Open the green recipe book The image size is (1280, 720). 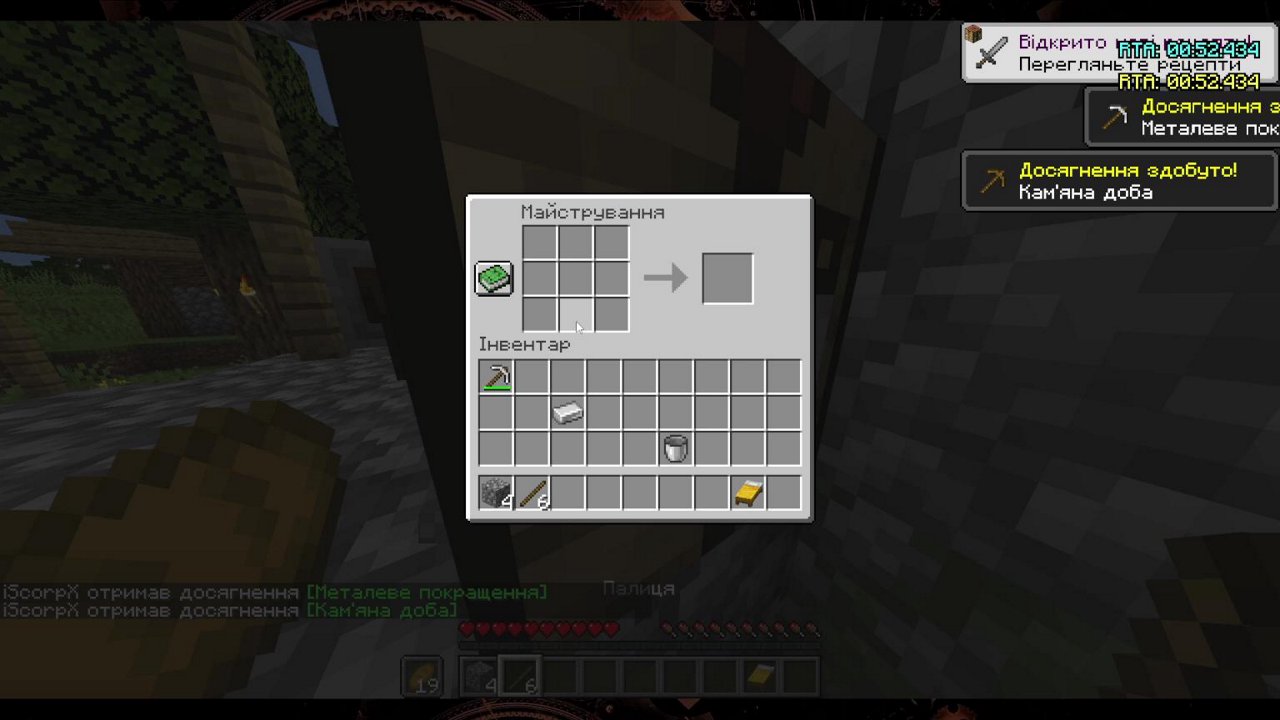tap(492, 277)
